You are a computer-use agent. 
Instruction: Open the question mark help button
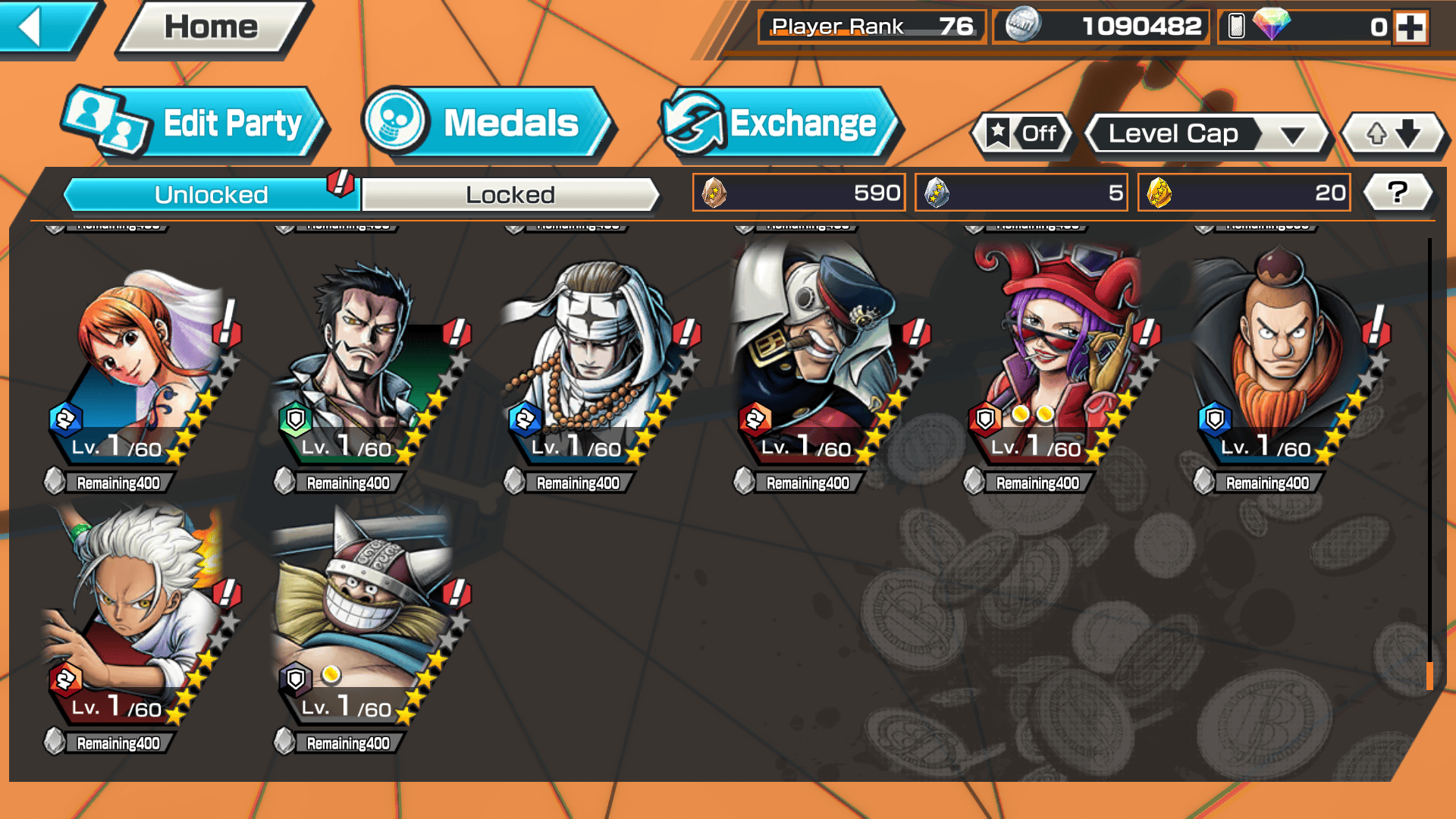click(1397, 193)
